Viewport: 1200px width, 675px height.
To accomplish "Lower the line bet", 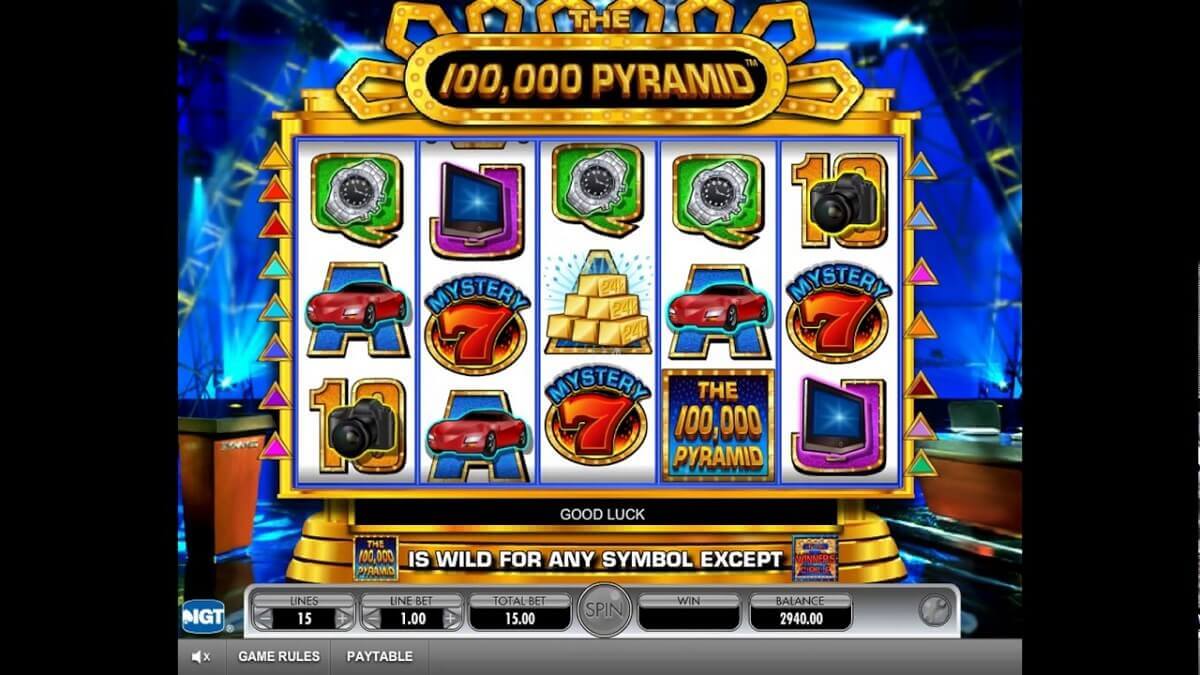I will tap(371, 619).
